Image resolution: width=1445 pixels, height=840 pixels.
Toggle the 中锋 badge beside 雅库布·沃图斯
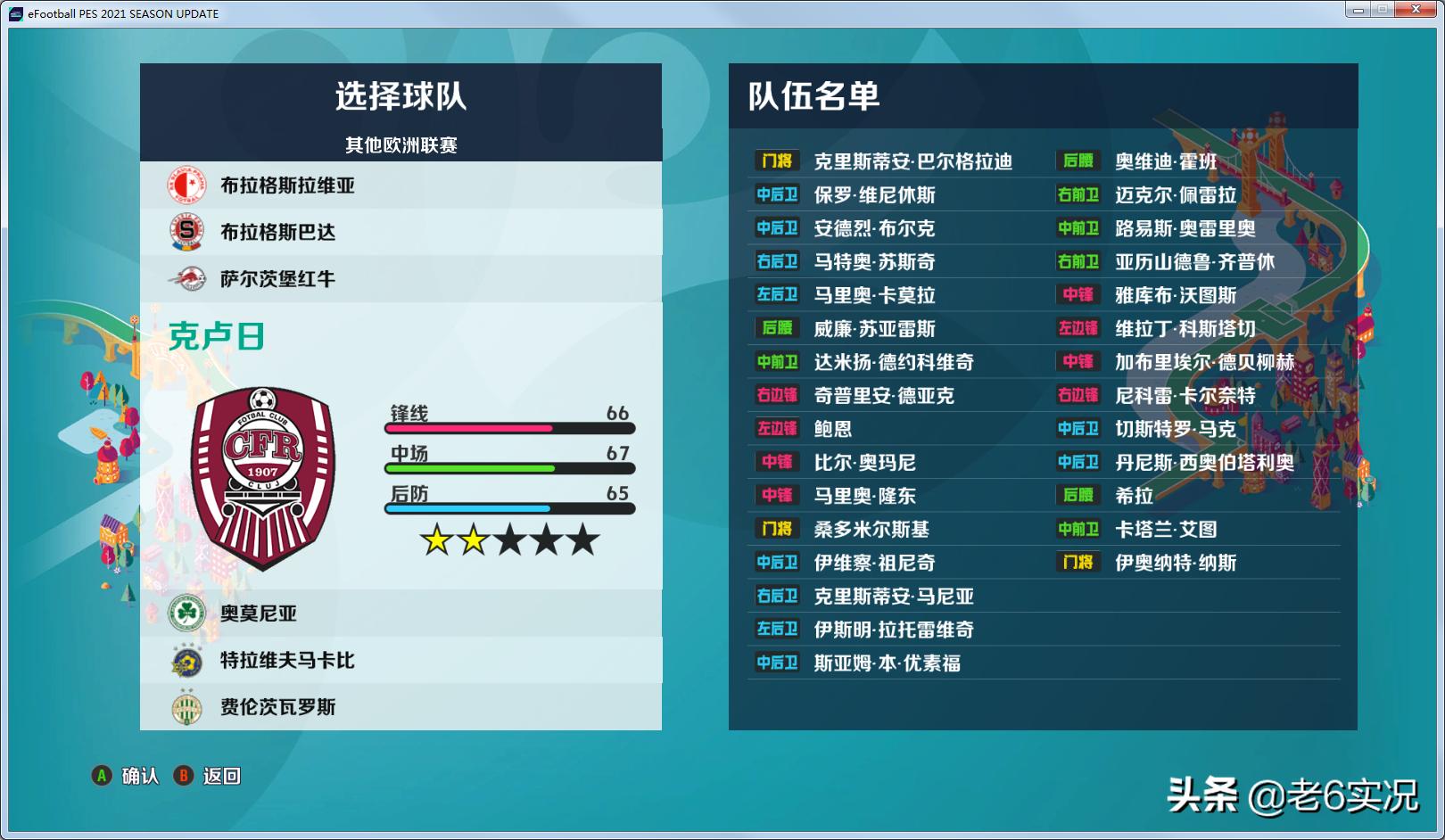pos(1077,295)
